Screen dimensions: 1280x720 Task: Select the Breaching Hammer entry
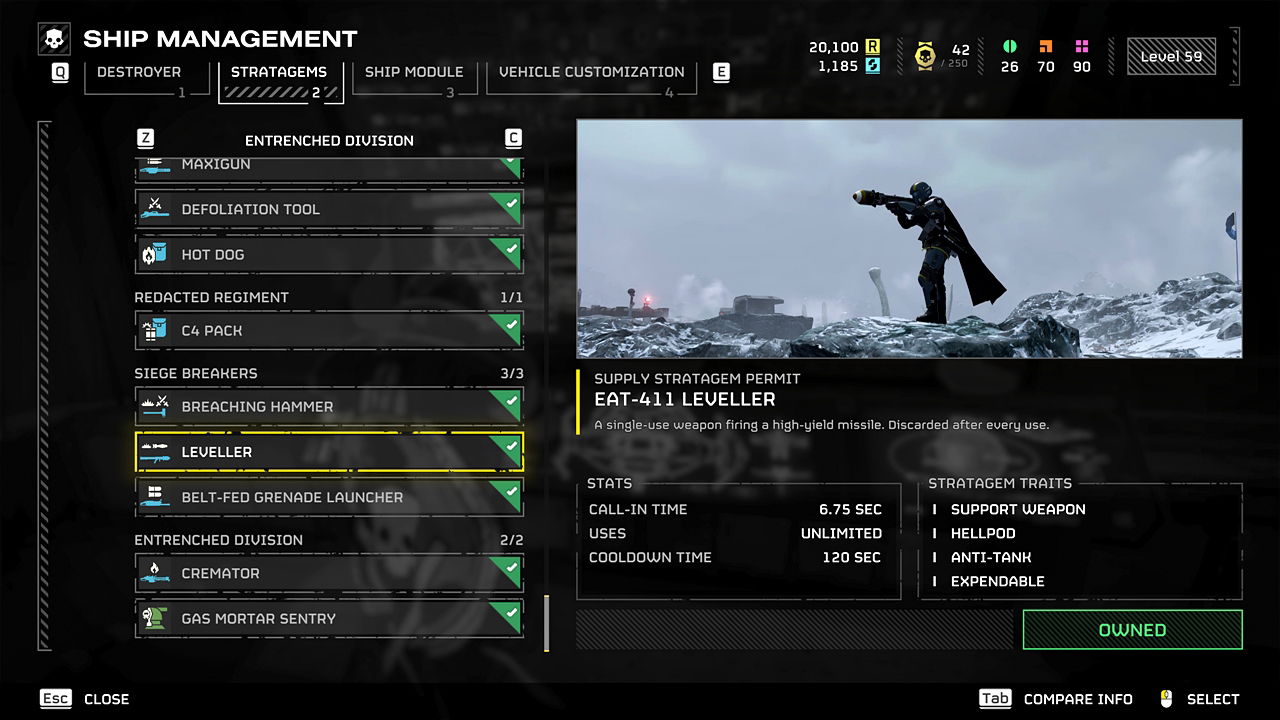[329, 406]
